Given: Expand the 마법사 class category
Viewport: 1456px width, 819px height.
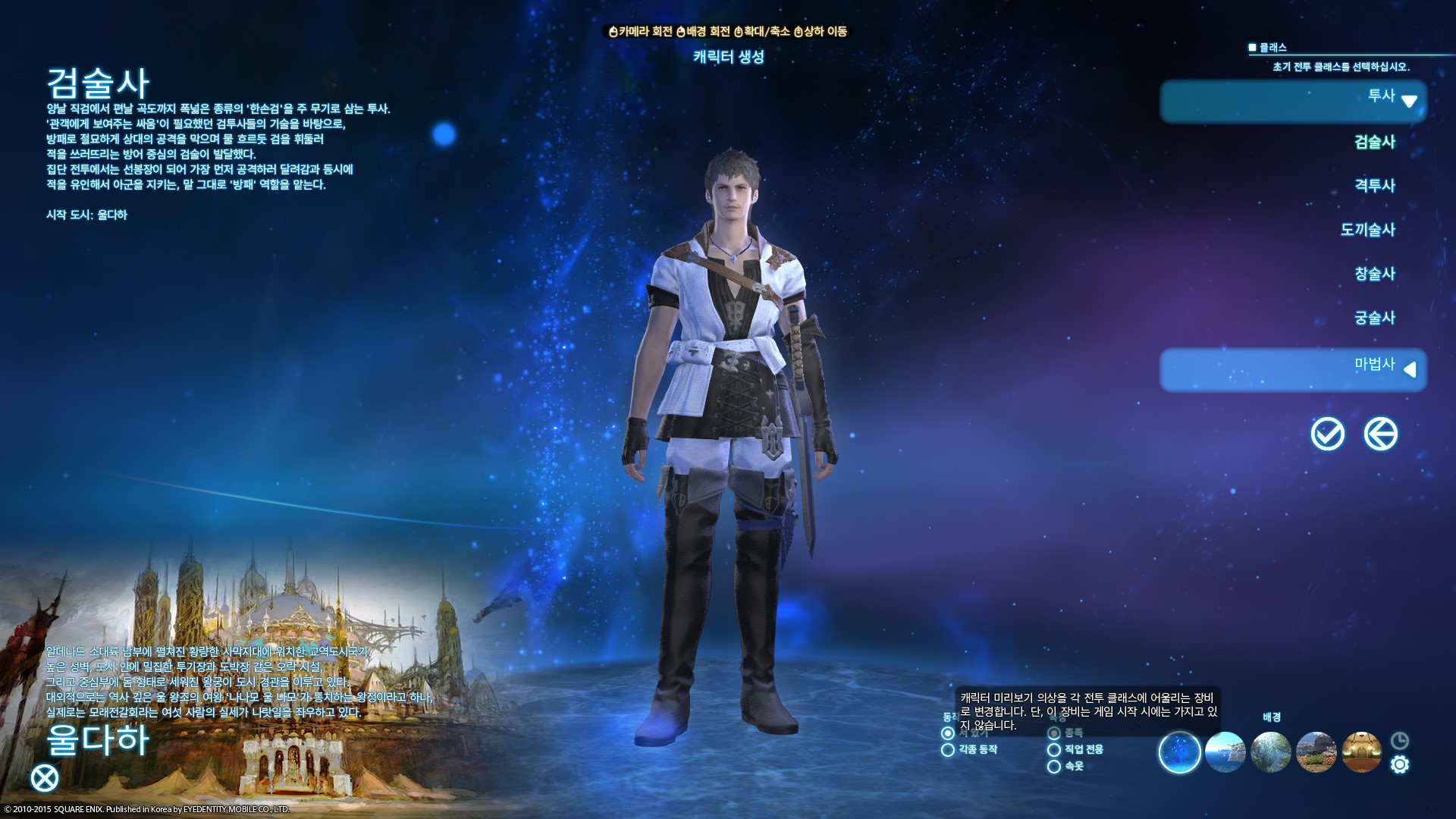Looking at the screenshot, I should coord(1293,369).
